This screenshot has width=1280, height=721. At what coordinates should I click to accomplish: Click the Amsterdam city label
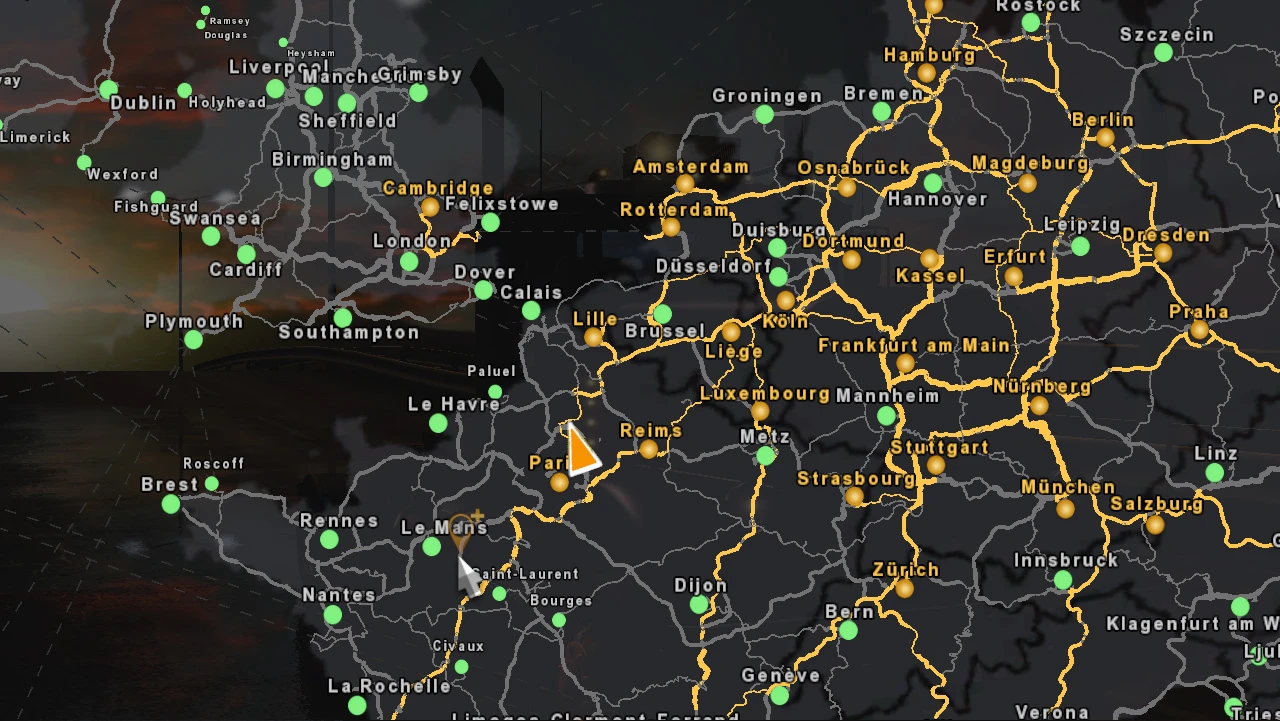(x=692, y=166)
